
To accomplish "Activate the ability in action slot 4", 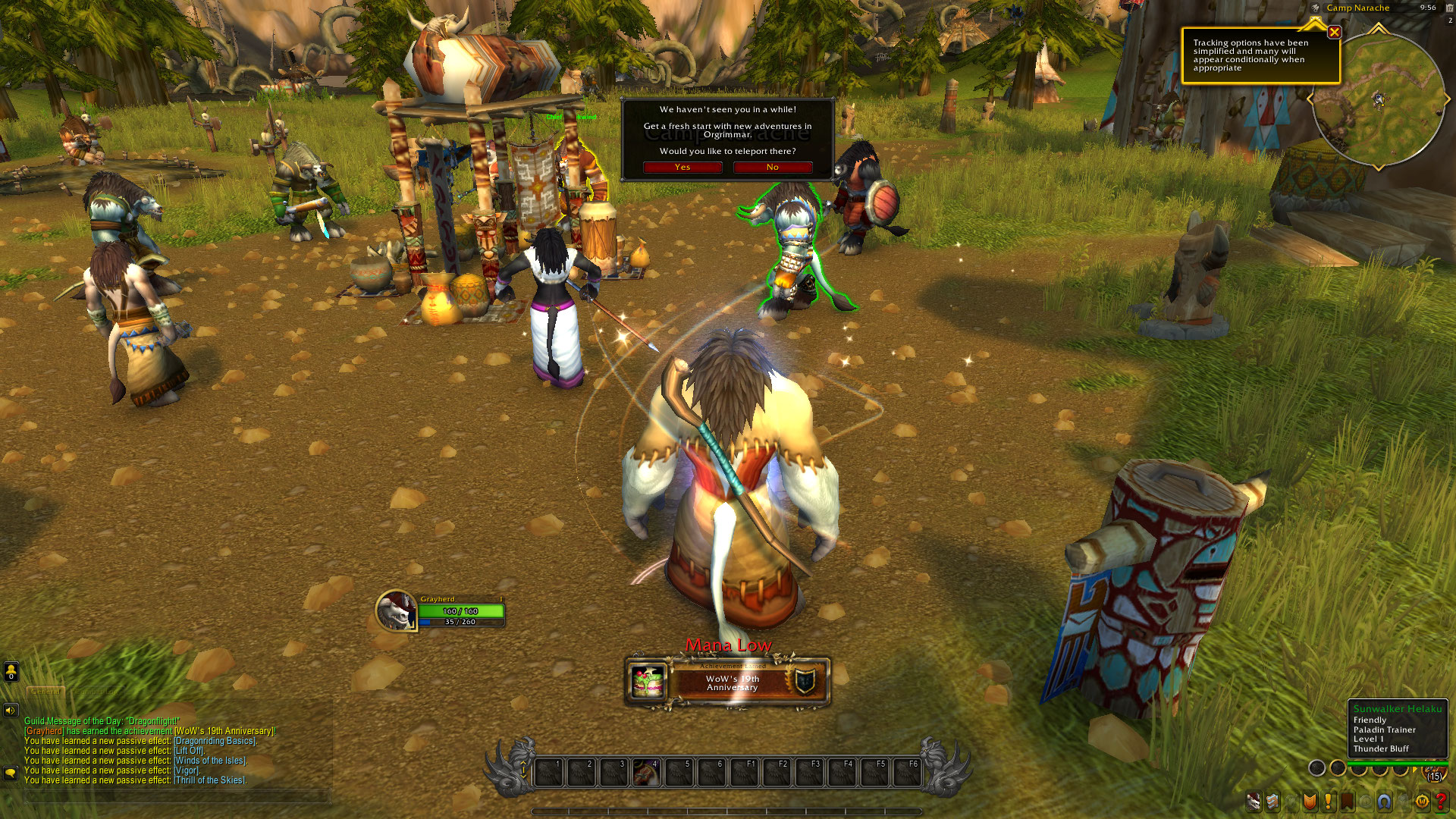I will click(x=645, y=773).
